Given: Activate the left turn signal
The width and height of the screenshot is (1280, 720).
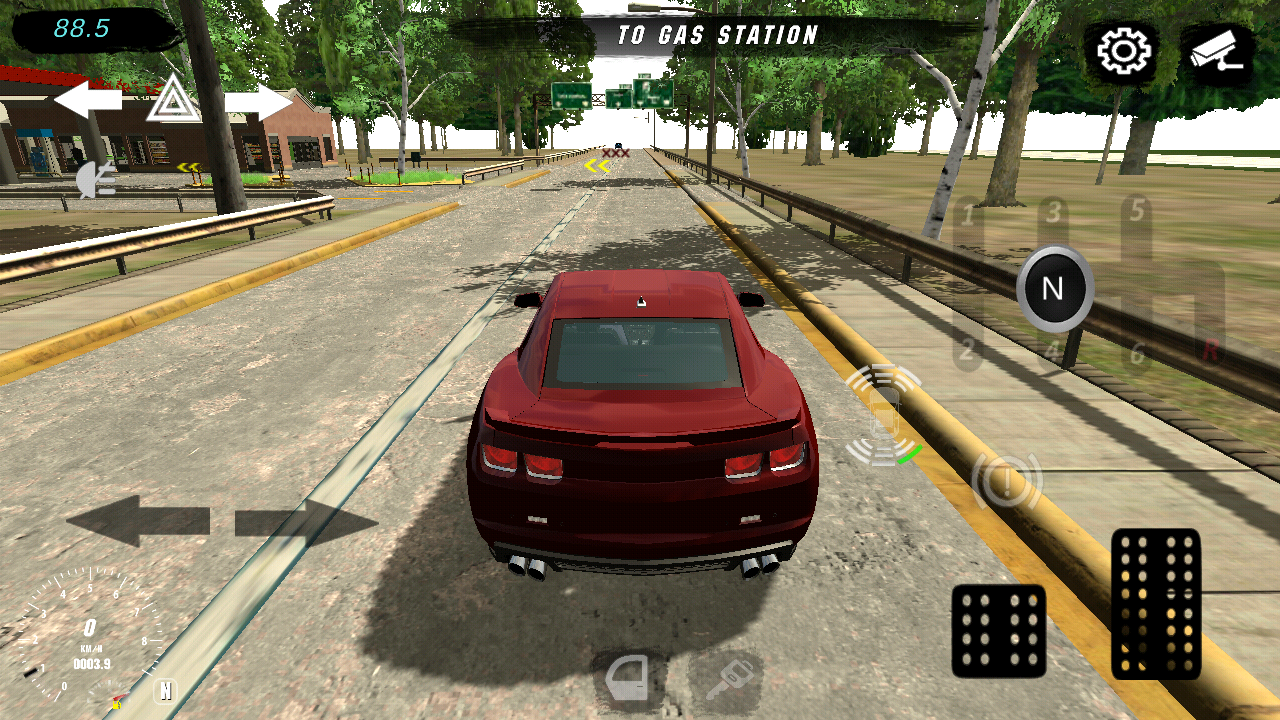Looking at the screenshot, I should [88, 100].
